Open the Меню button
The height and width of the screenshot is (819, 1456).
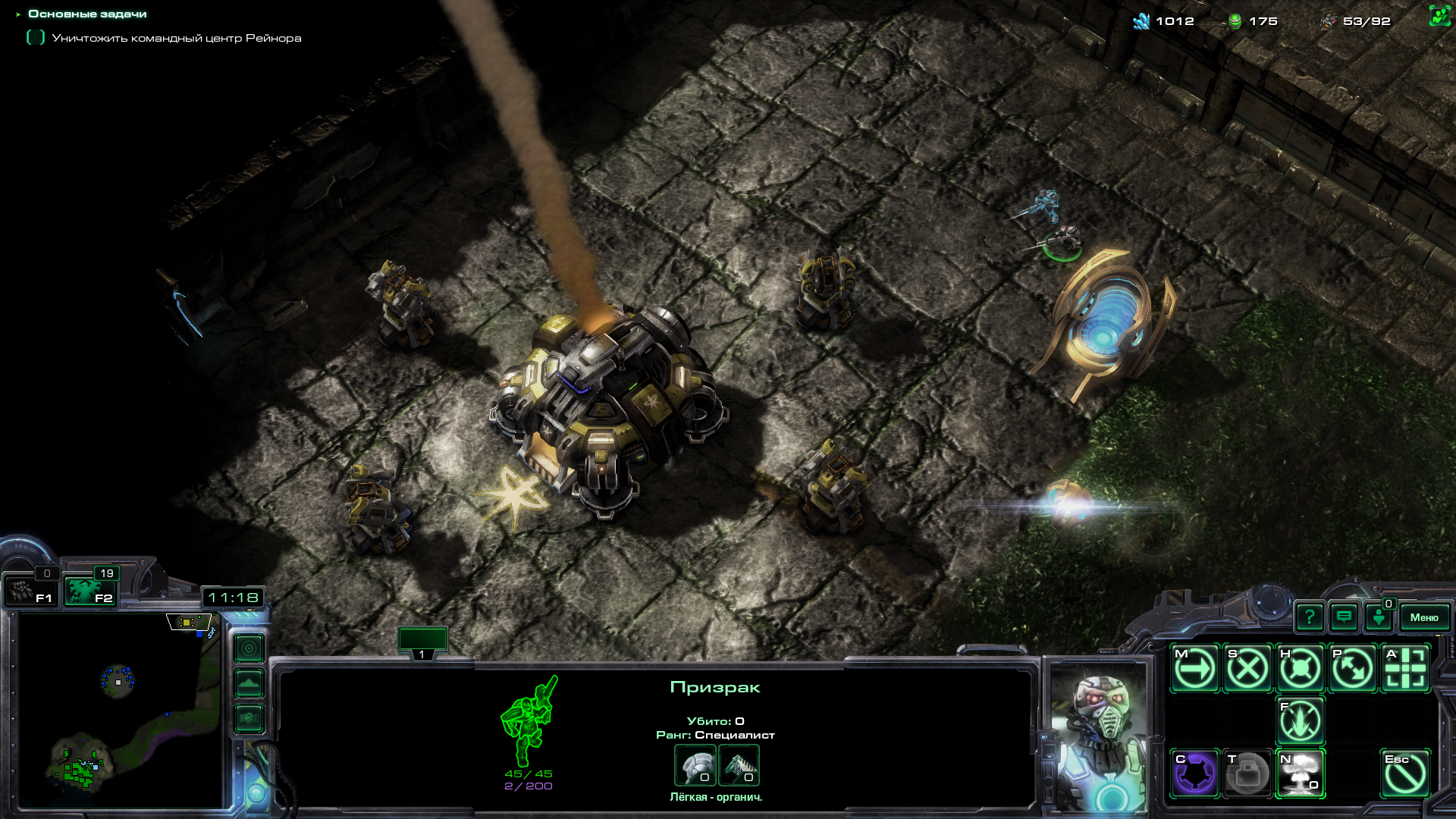1423,617
